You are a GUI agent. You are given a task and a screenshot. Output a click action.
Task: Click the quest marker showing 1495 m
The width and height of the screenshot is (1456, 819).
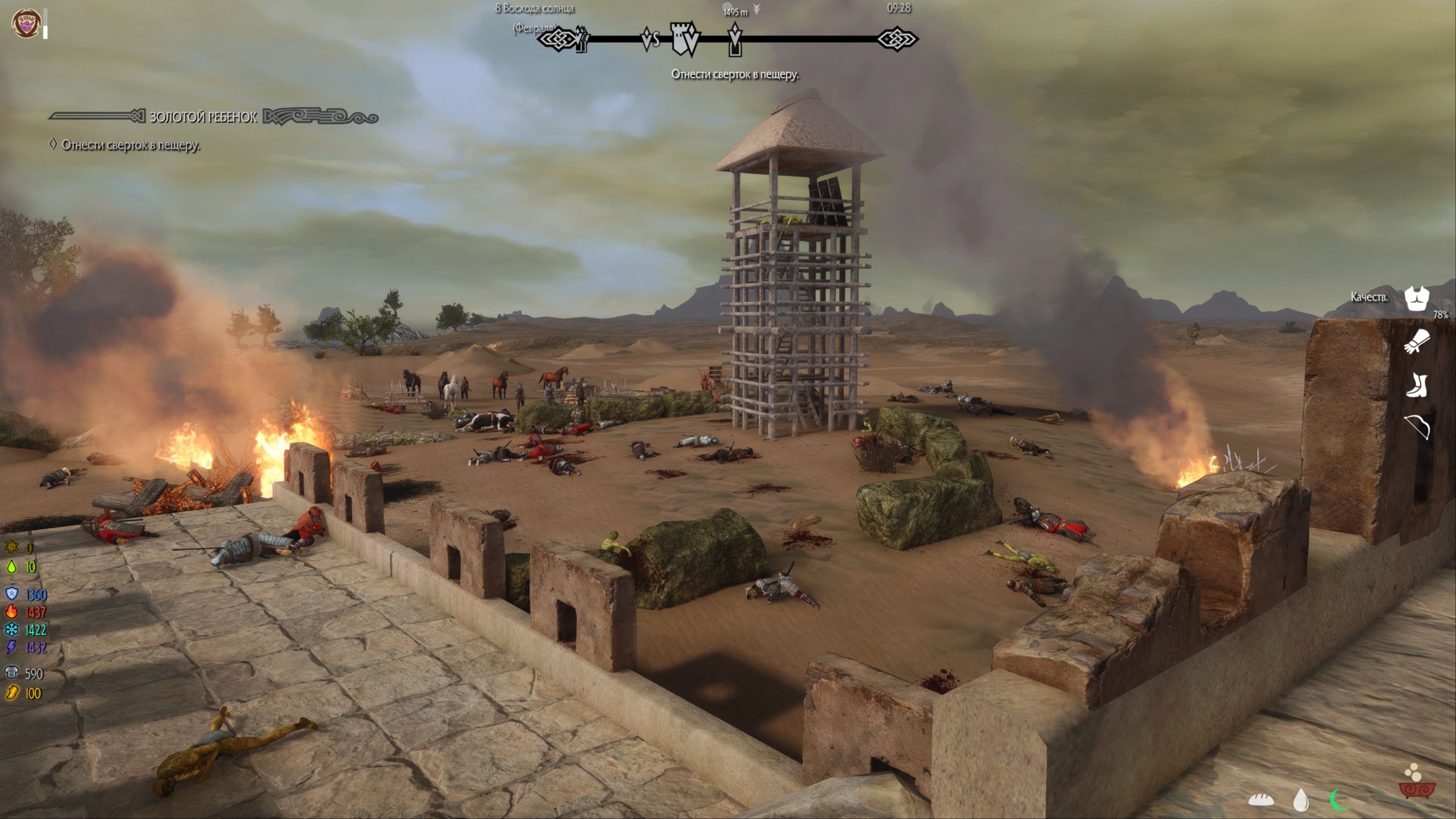pos(735,39)
